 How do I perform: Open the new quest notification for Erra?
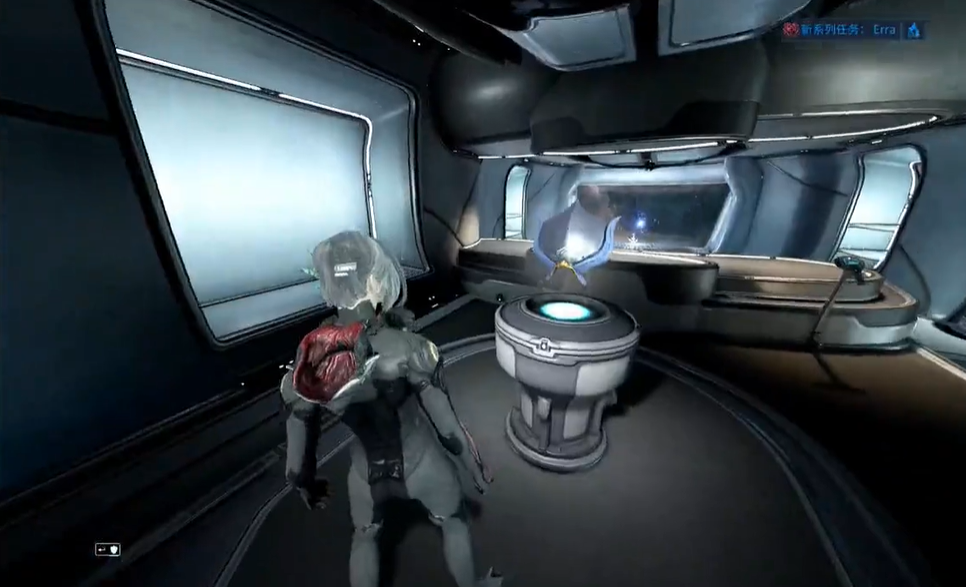pyautogui.click(x=845, y=31)
